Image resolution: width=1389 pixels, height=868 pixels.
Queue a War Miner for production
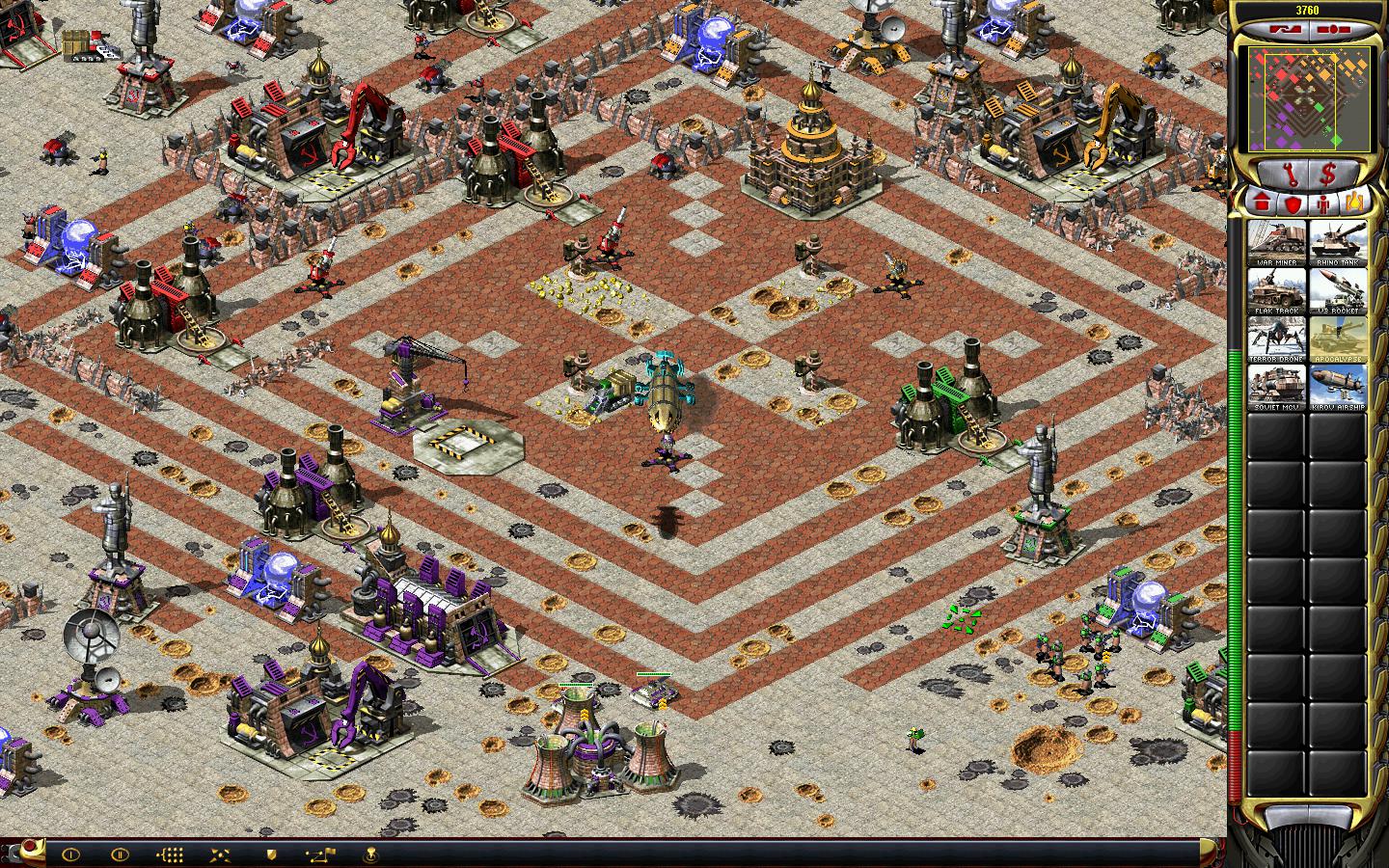click(1276, 242)
